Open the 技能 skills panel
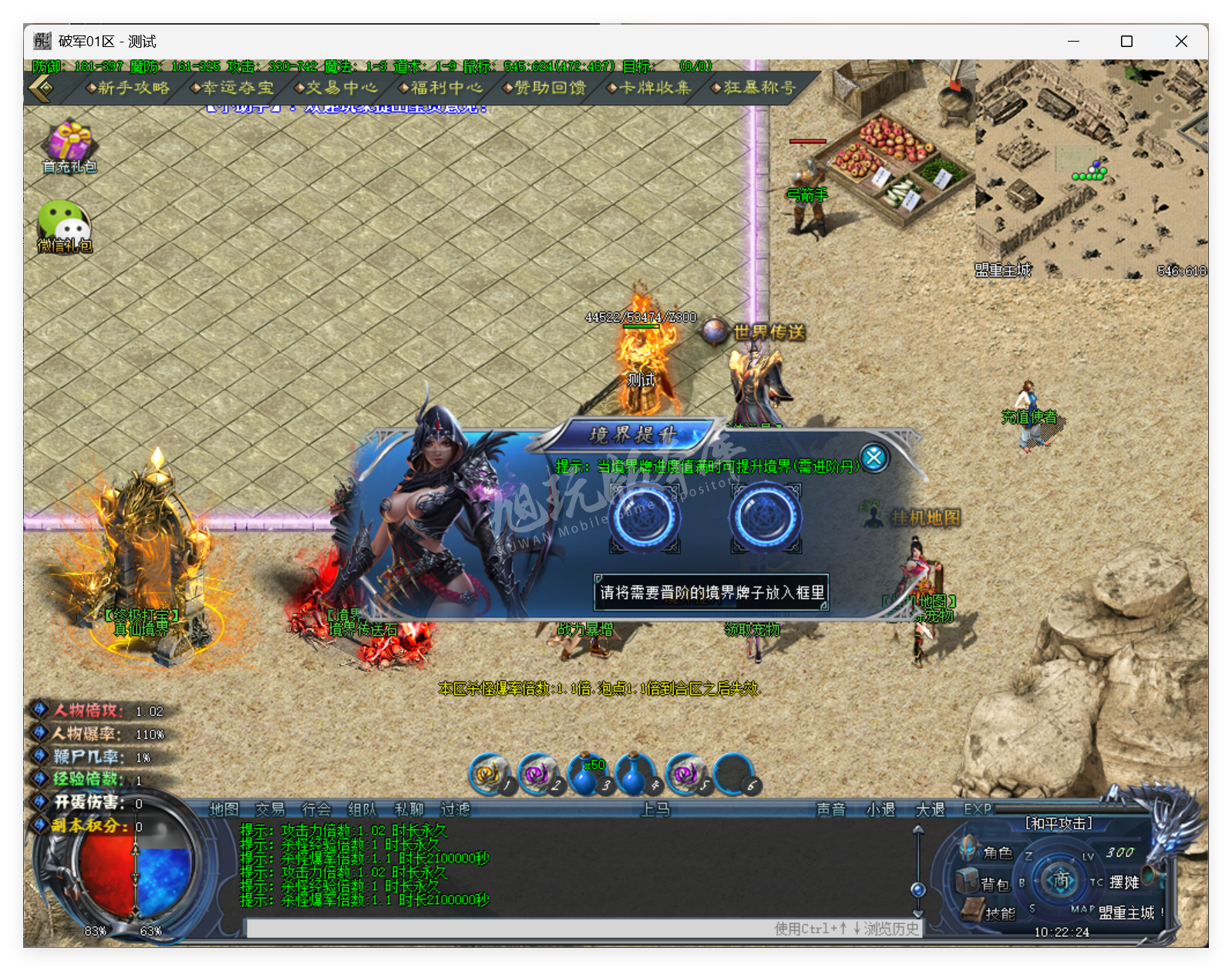The width and height of the screenshot is (1232, 971). (989, 913)
